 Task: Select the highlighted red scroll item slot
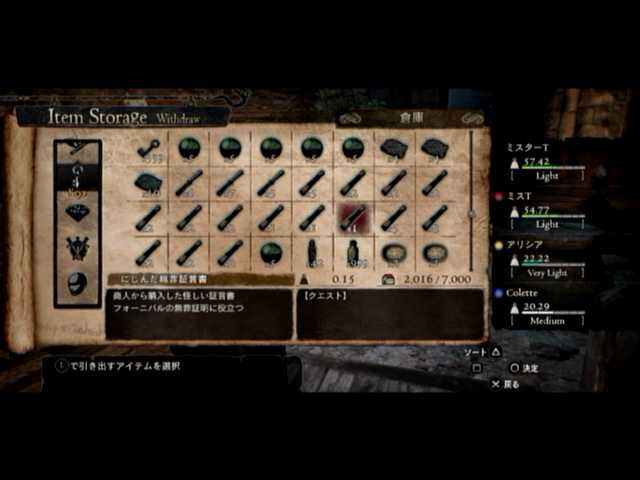click(352, 216)
